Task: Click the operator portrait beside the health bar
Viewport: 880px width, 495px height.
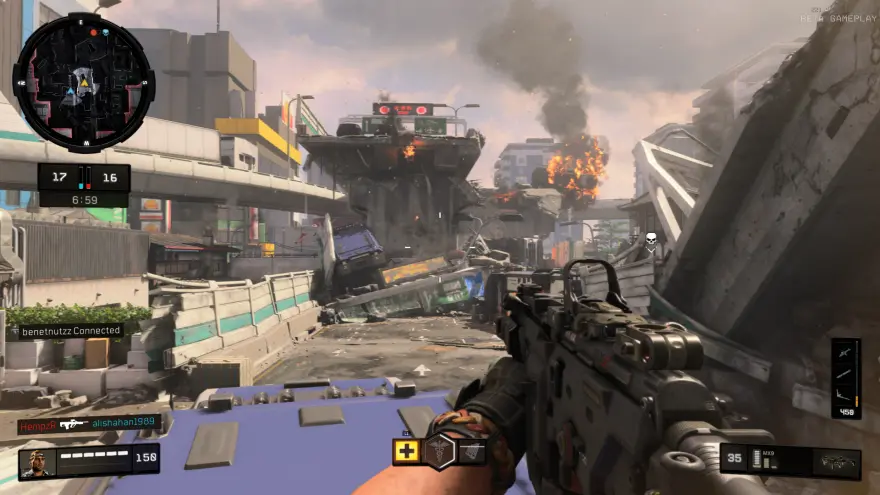Action: pos(38,463)
